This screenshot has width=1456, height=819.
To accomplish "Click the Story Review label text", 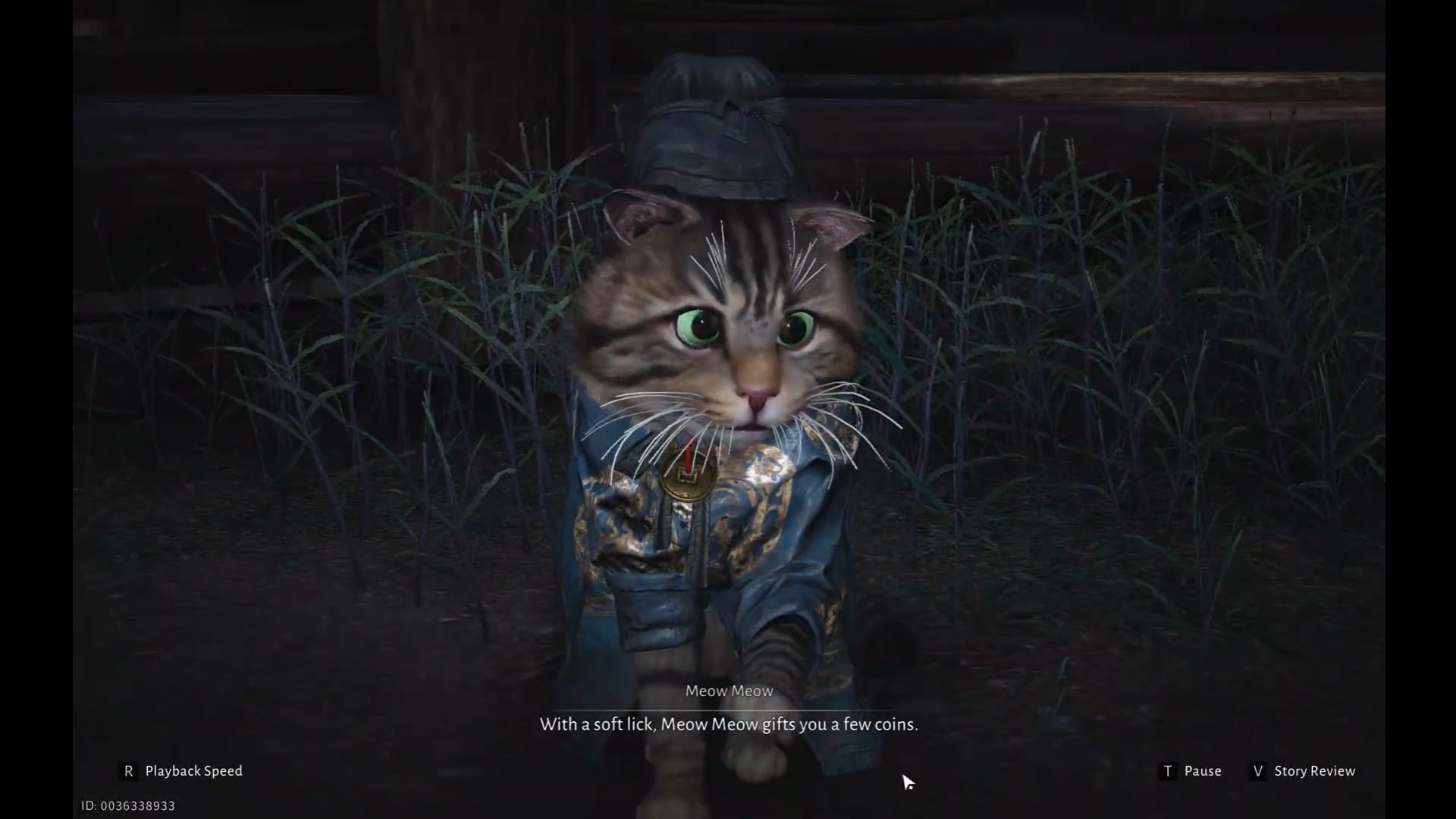I will (x=1314, y=770).
